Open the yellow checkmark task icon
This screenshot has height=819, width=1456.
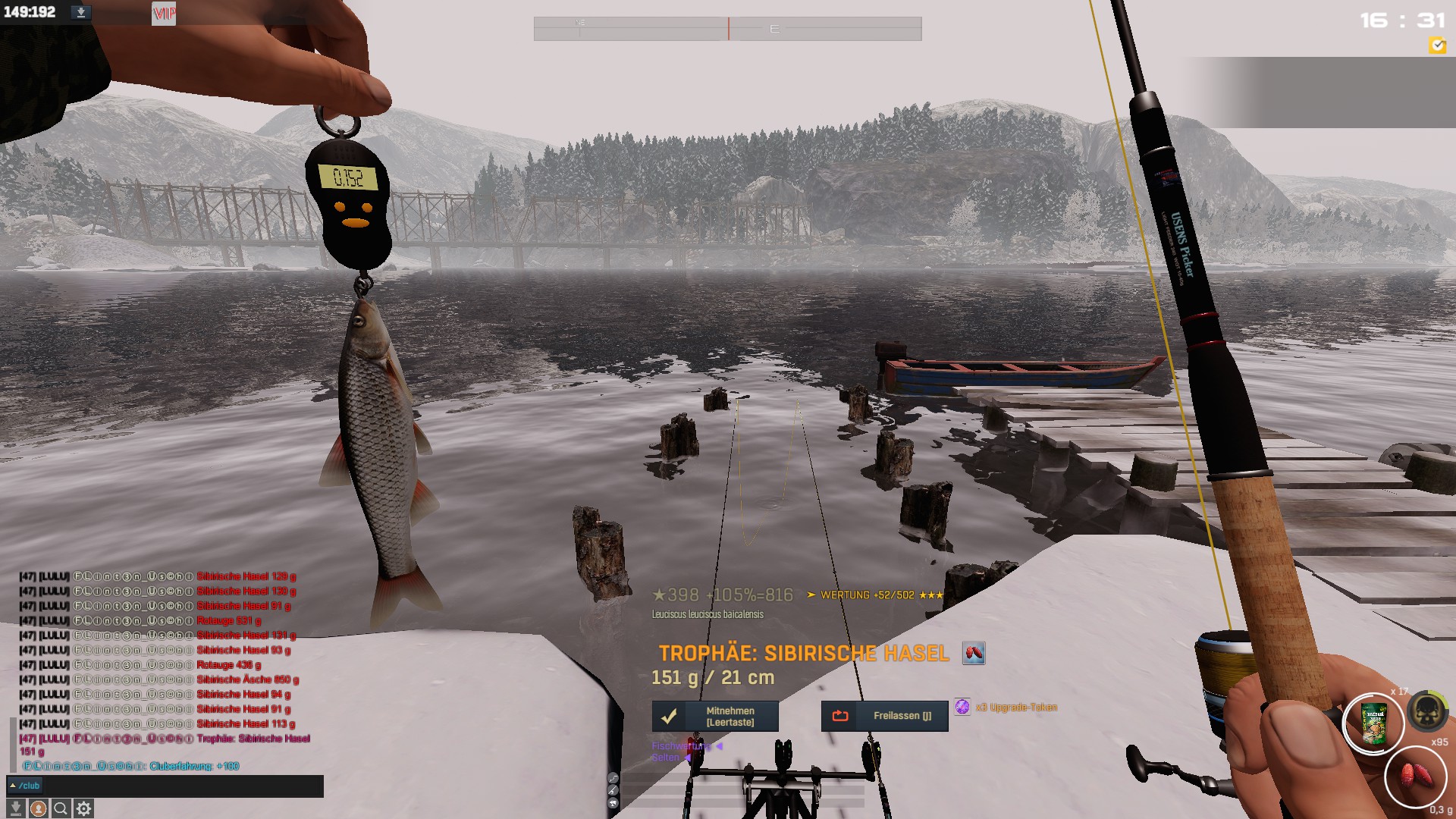[1437, 45]
